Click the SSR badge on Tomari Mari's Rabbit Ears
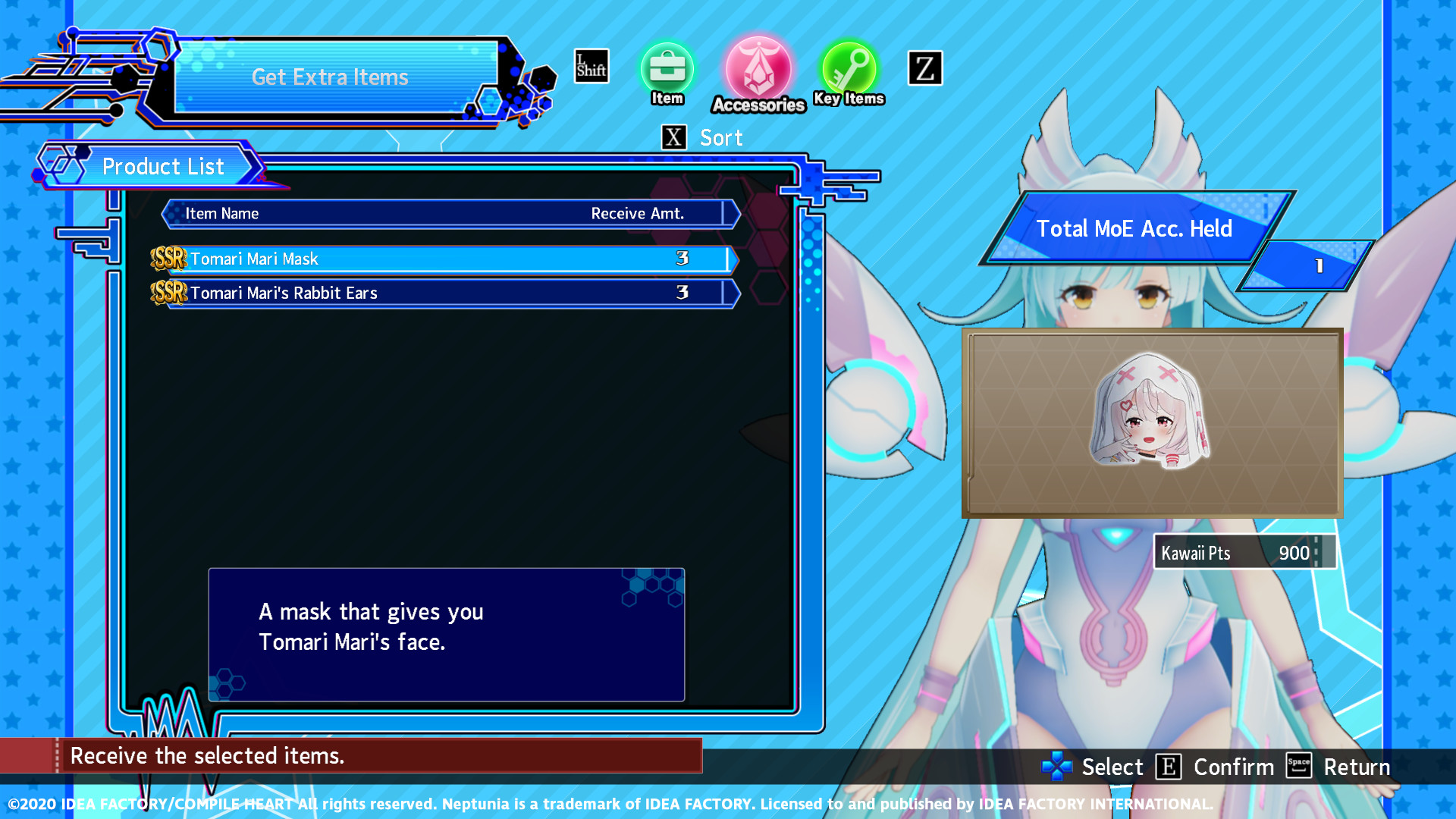The height and width of the screenshot is (819, 1456). coord(169,293)
